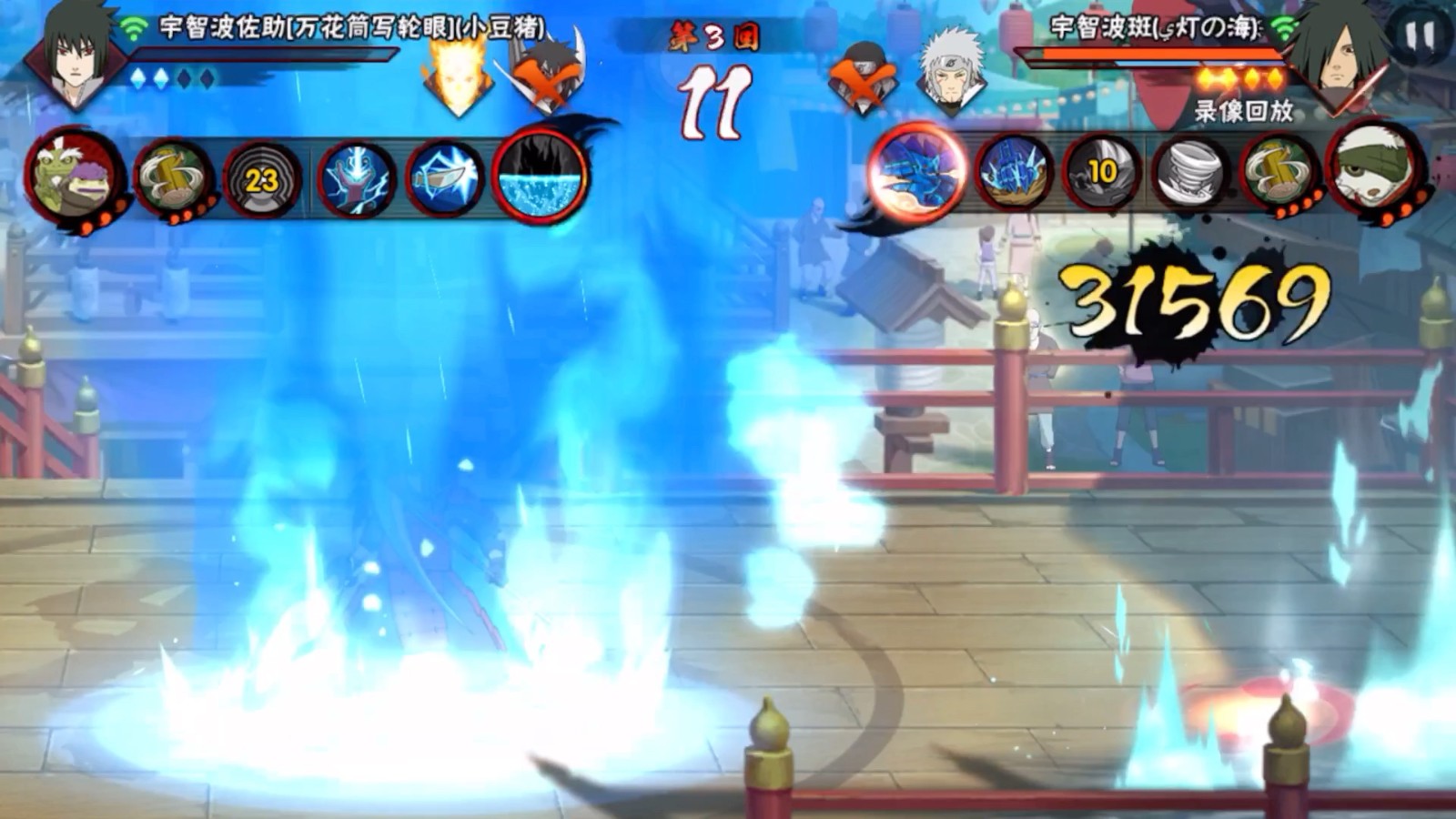The image size is (1456, 819).
Task: Select the panda summon icon
Action: [x=1374, y=171]
